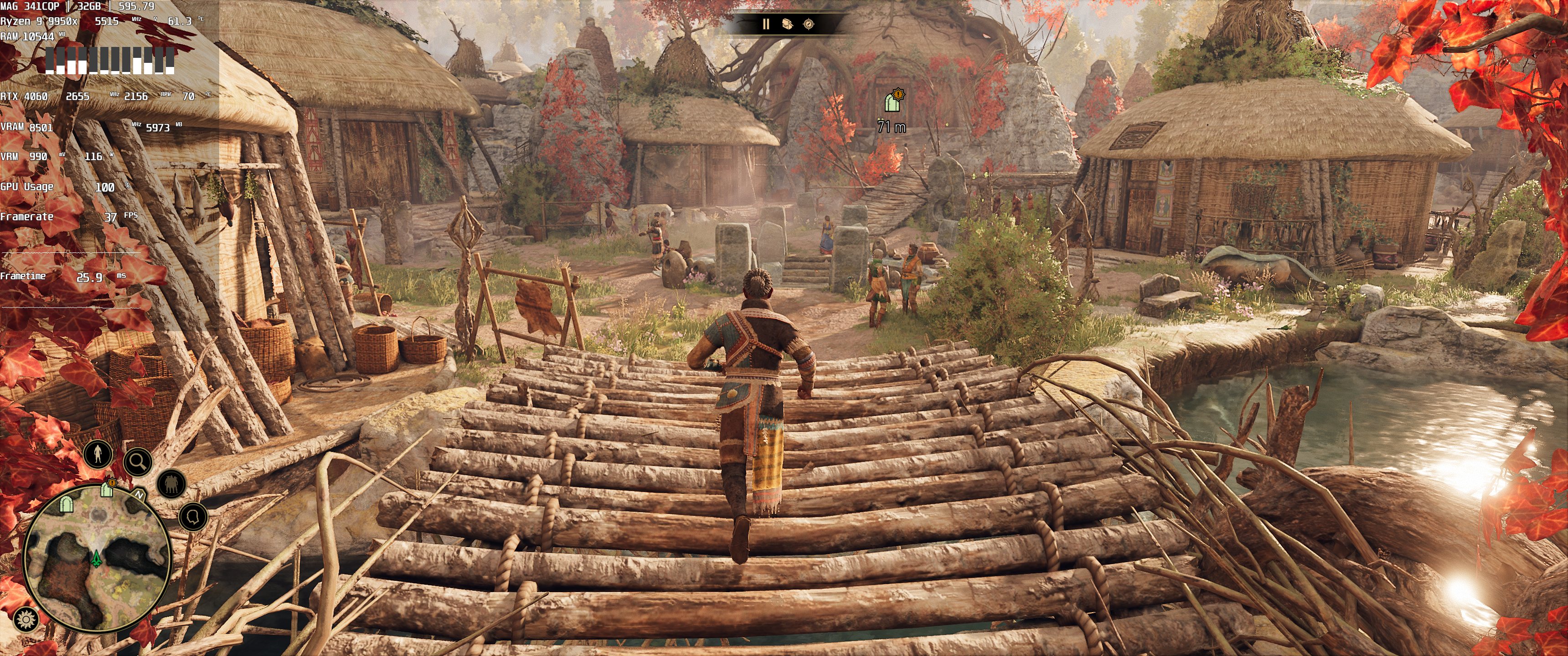
Task: Click the sun emblem beside the minimap
Action: click(x=26, y=620)
